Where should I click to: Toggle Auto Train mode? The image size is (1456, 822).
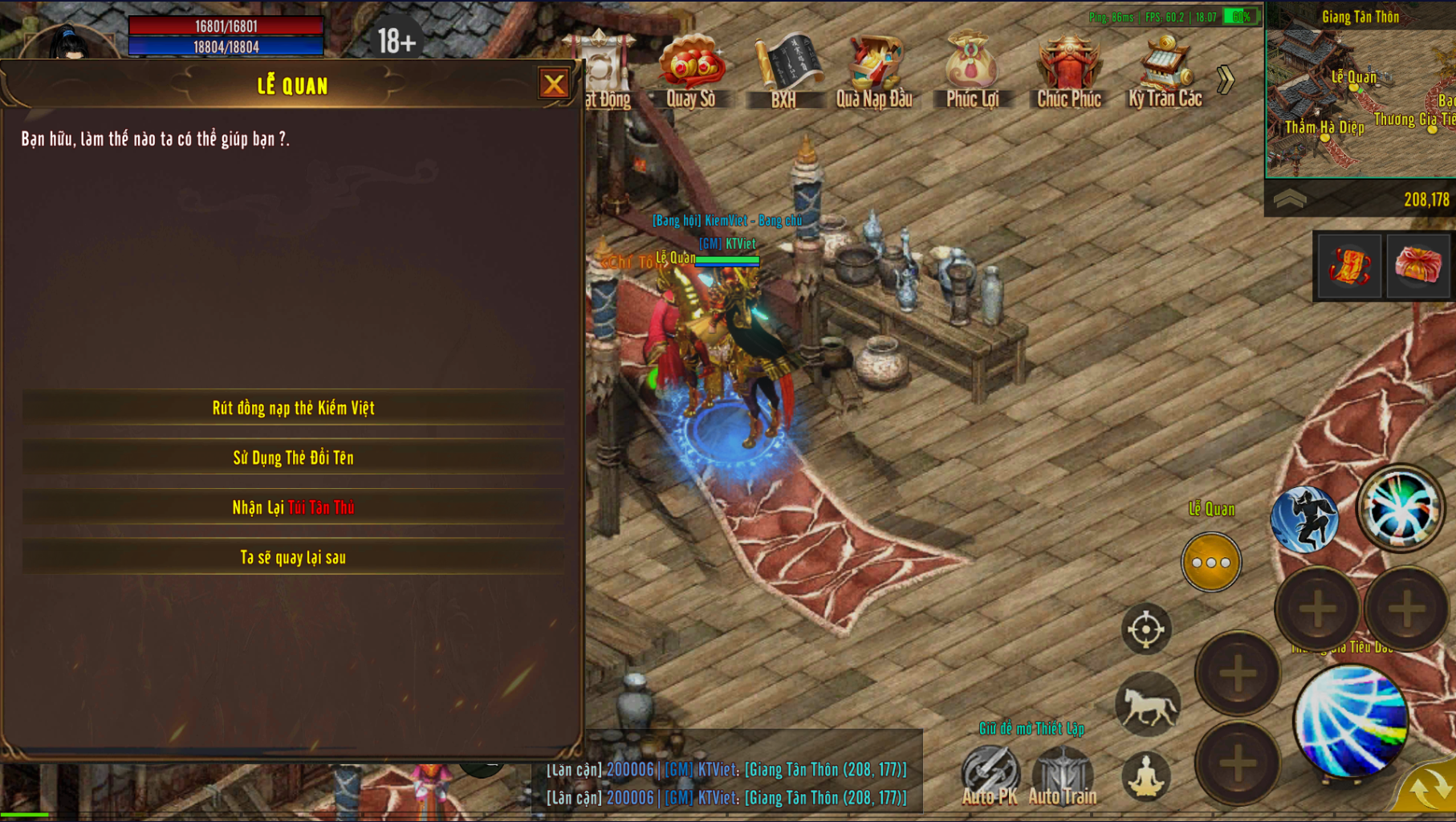1062,774
